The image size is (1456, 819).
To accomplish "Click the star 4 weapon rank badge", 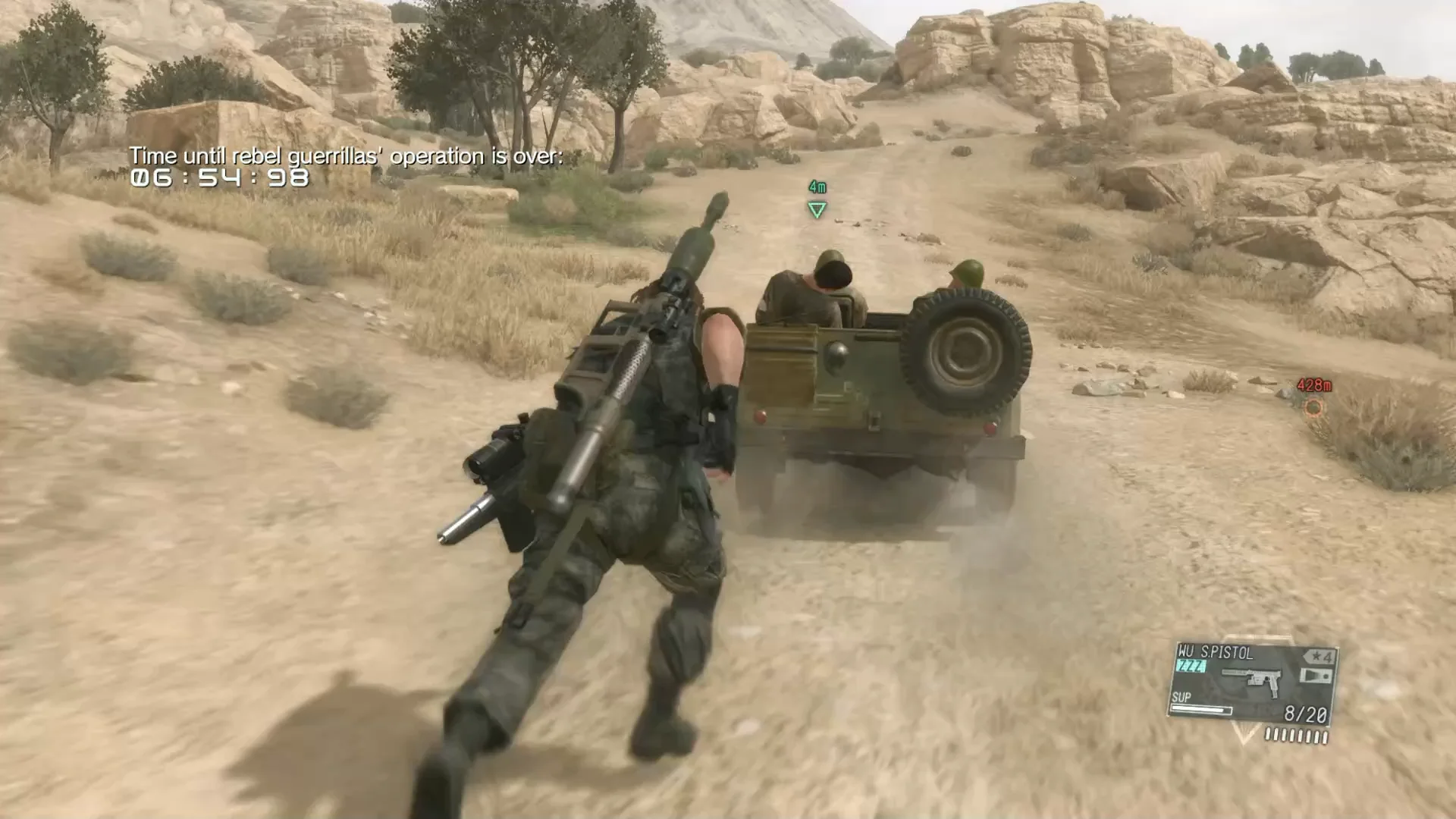I will click(1317, 658).
